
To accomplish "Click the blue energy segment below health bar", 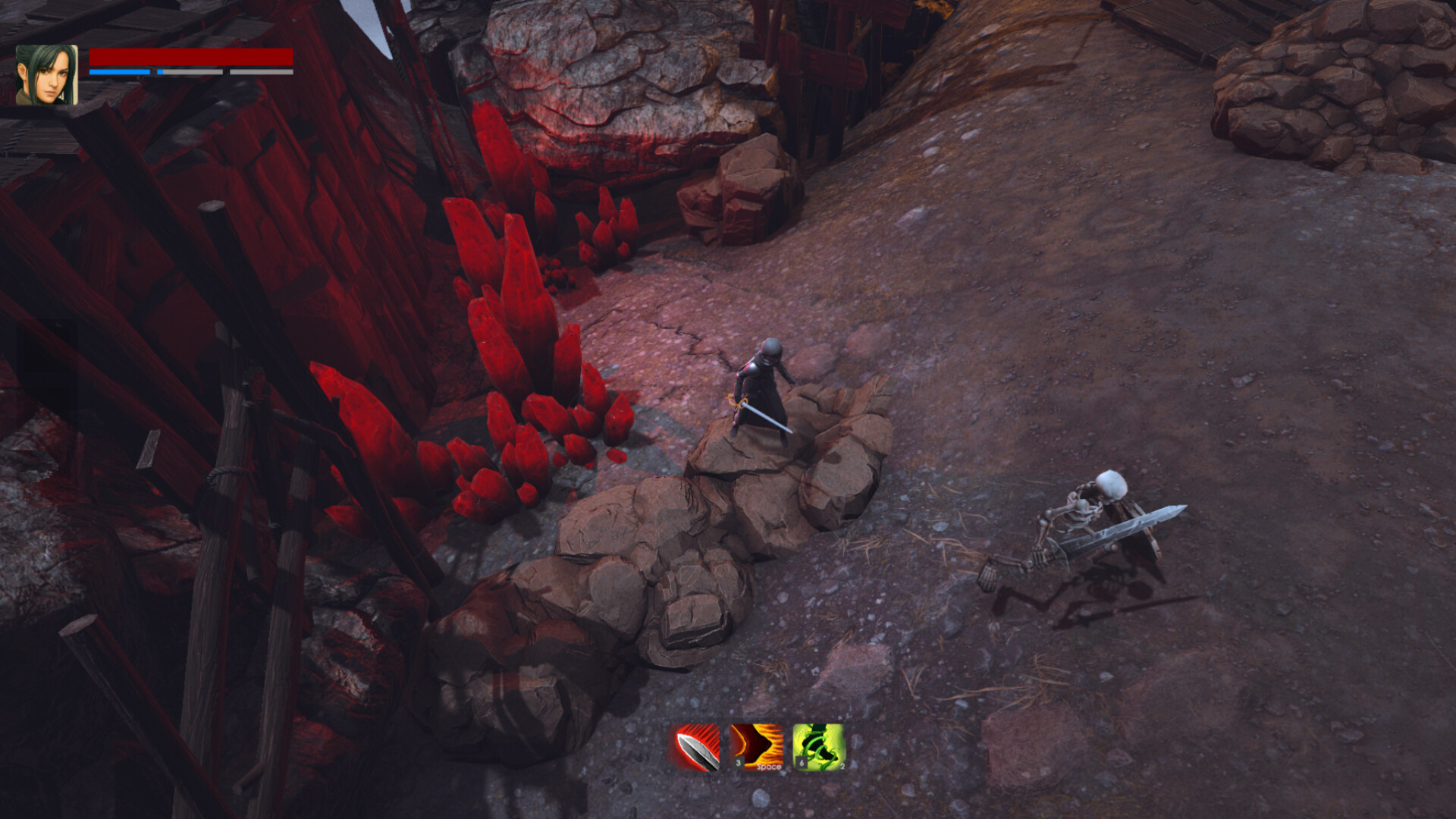I will (x=121, y=71).
